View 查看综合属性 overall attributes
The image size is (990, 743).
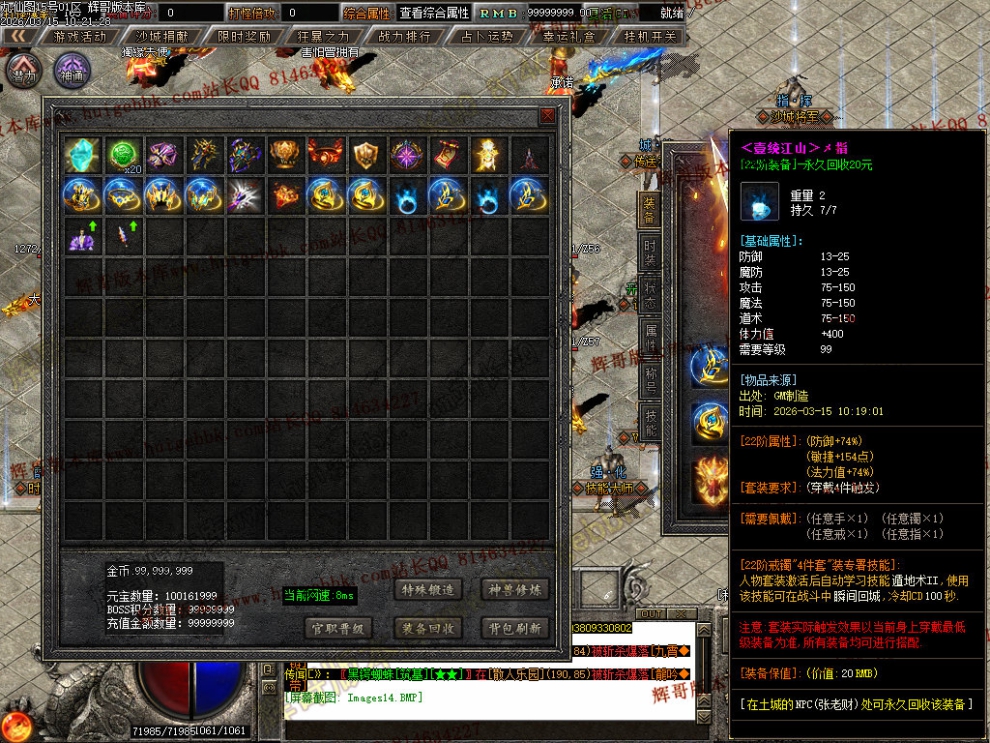[x=433, y=13]
